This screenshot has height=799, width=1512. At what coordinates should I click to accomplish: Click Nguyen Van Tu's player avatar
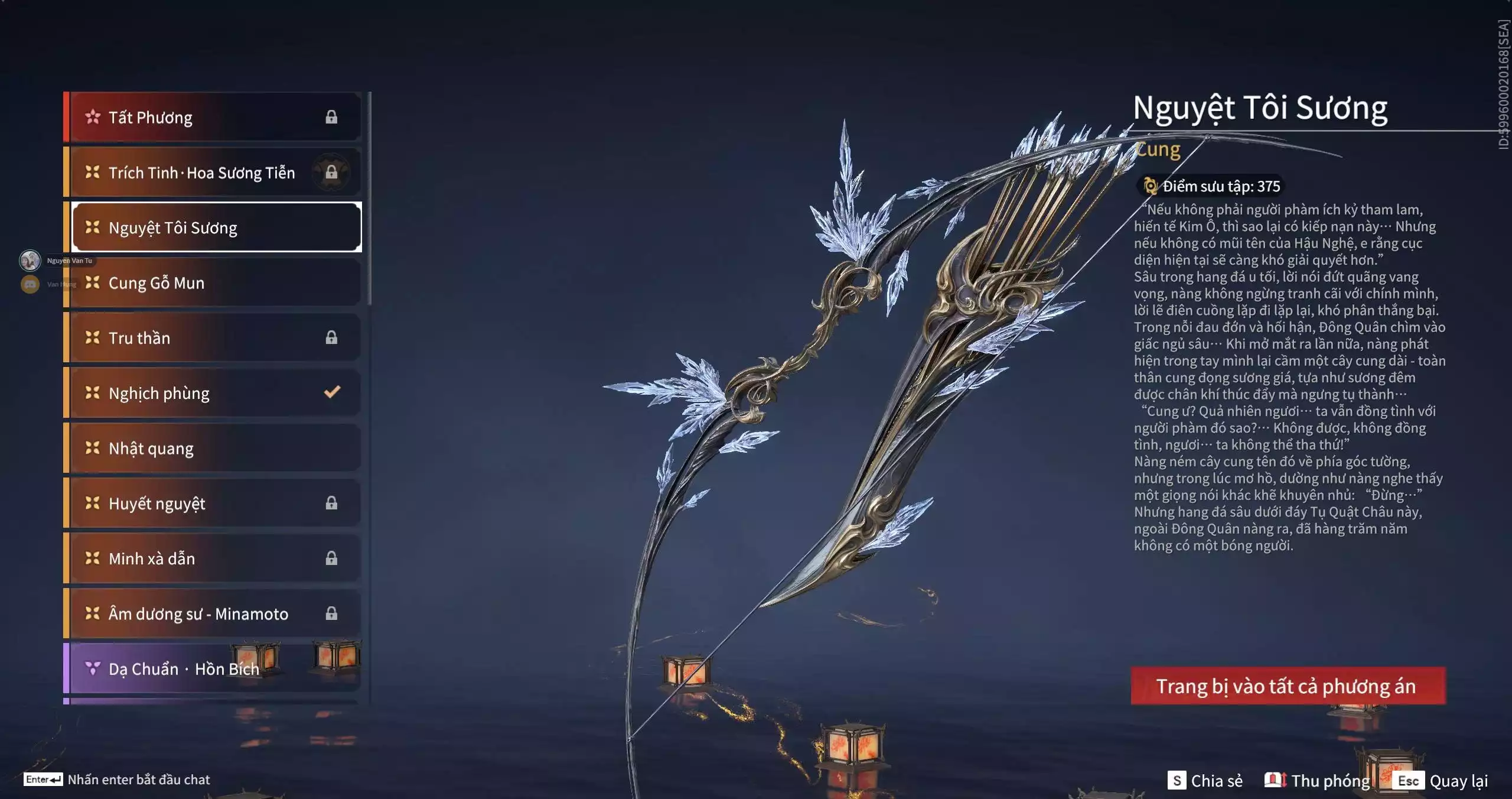coord(30,260)
